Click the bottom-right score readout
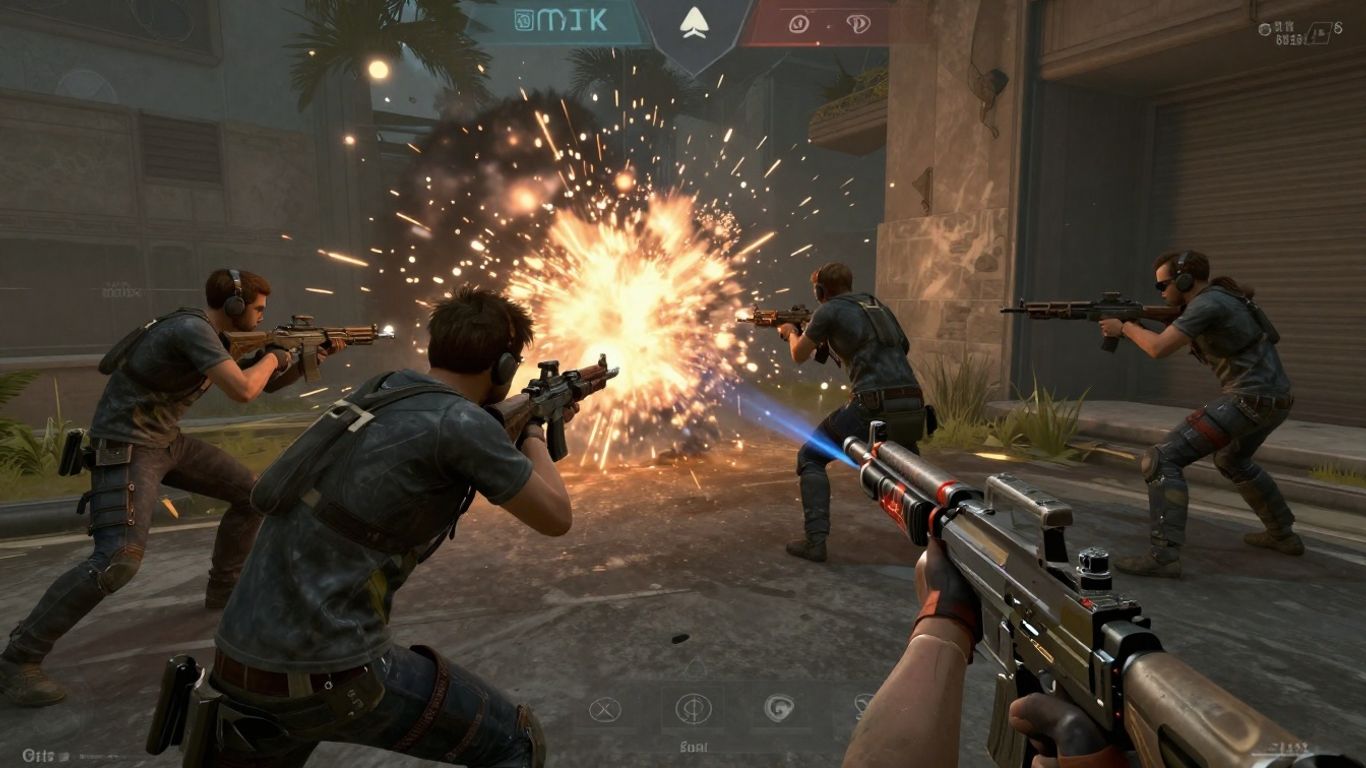The width and height of the screenshot is (1366, 768). click(x=1287, y=747)
